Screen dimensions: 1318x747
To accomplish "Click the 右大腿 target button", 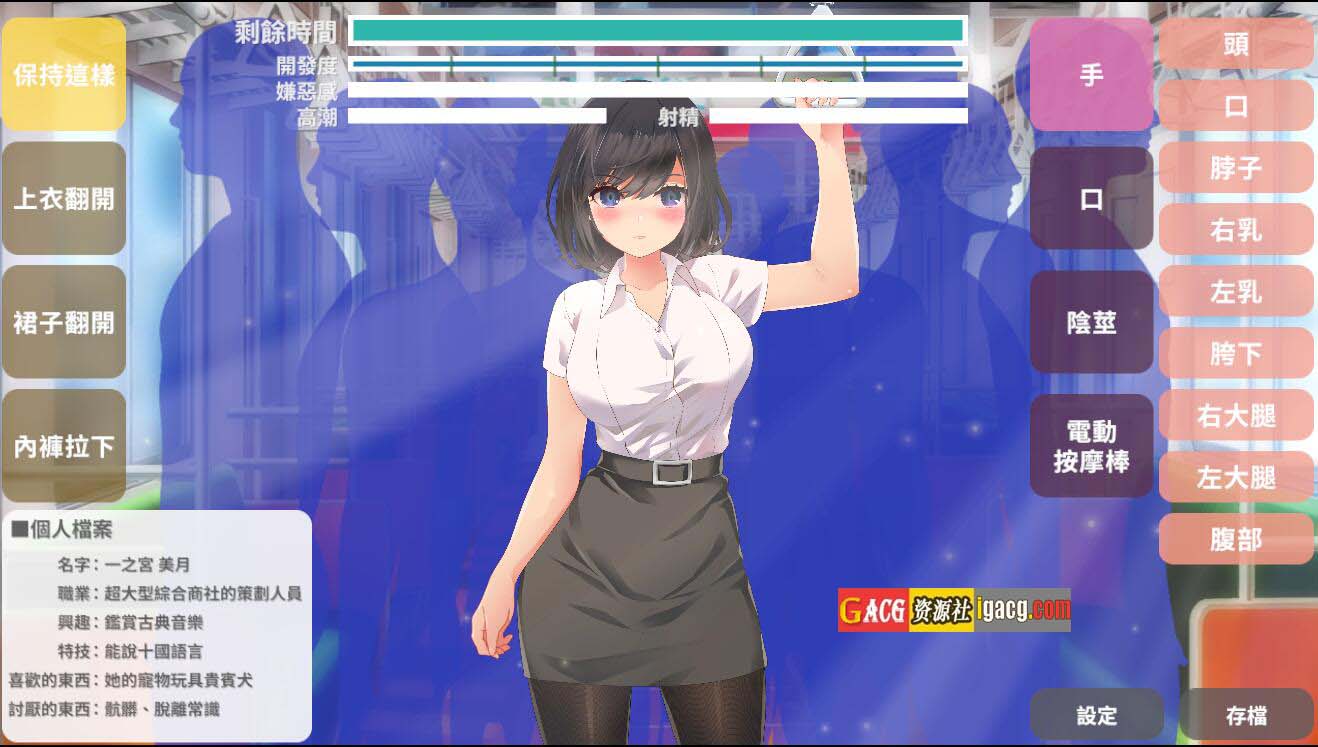I will coord(1235,415).
